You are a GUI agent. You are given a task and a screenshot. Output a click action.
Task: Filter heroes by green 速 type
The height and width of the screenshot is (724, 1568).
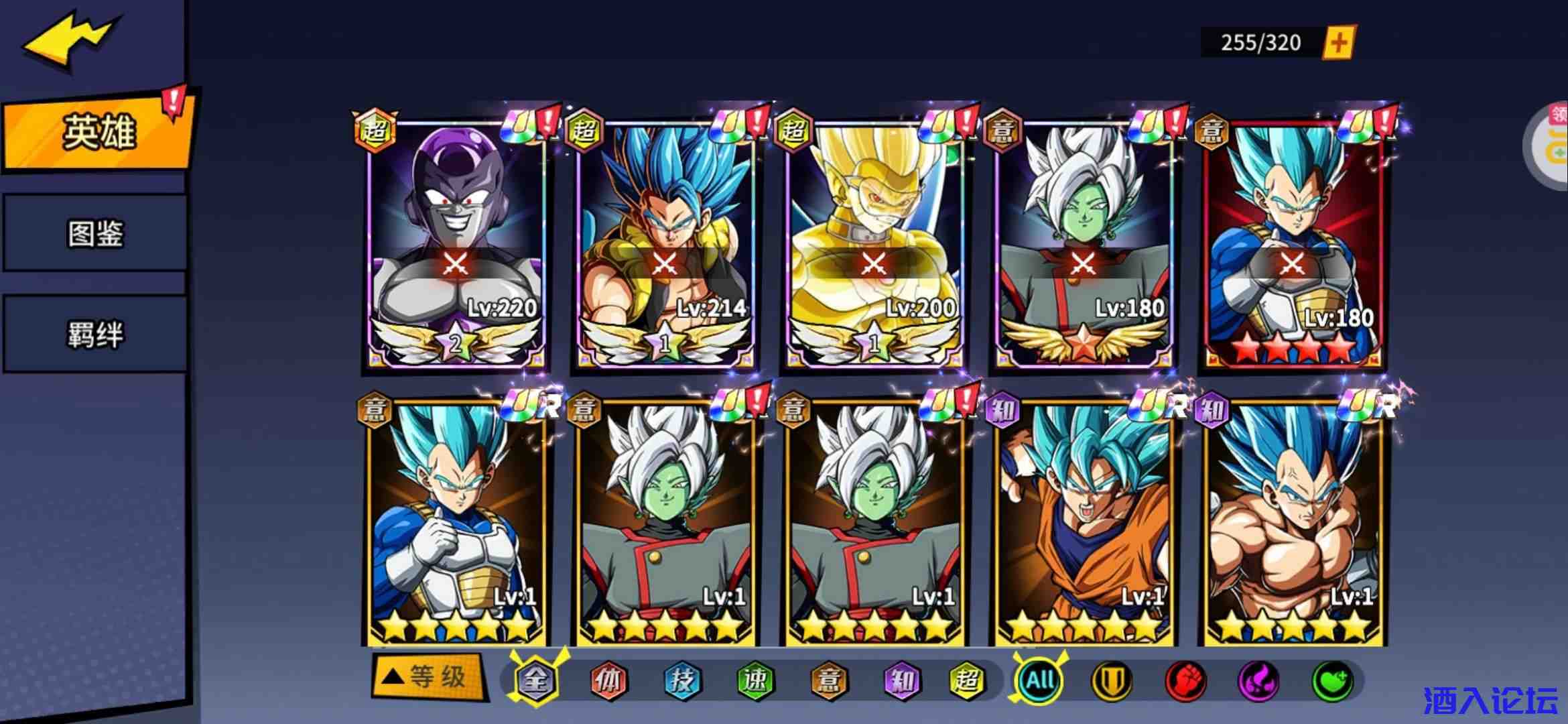click(x=755, y=681)
